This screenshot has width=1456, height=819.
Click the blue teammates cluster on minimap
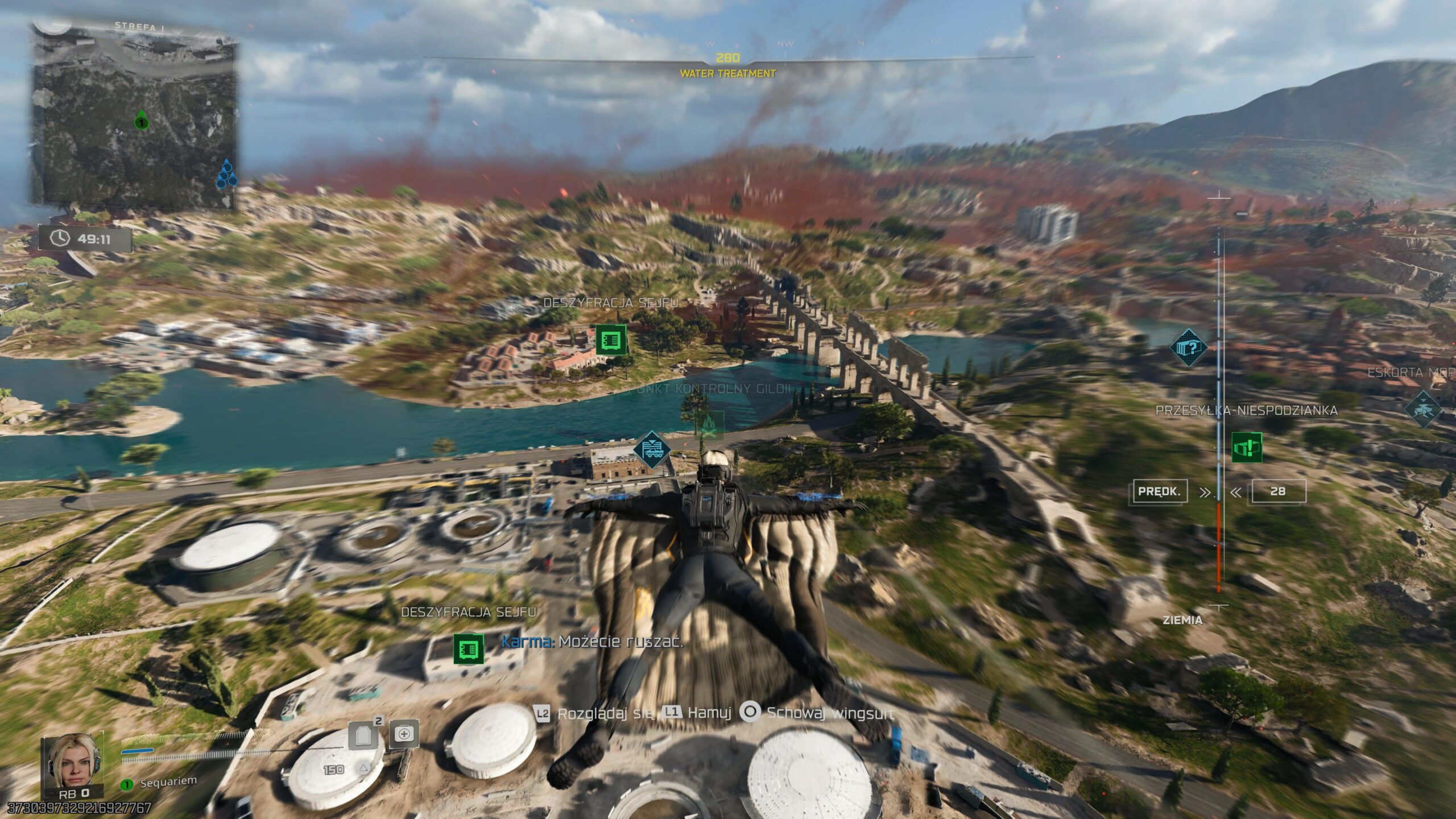[x=226, y=175]
